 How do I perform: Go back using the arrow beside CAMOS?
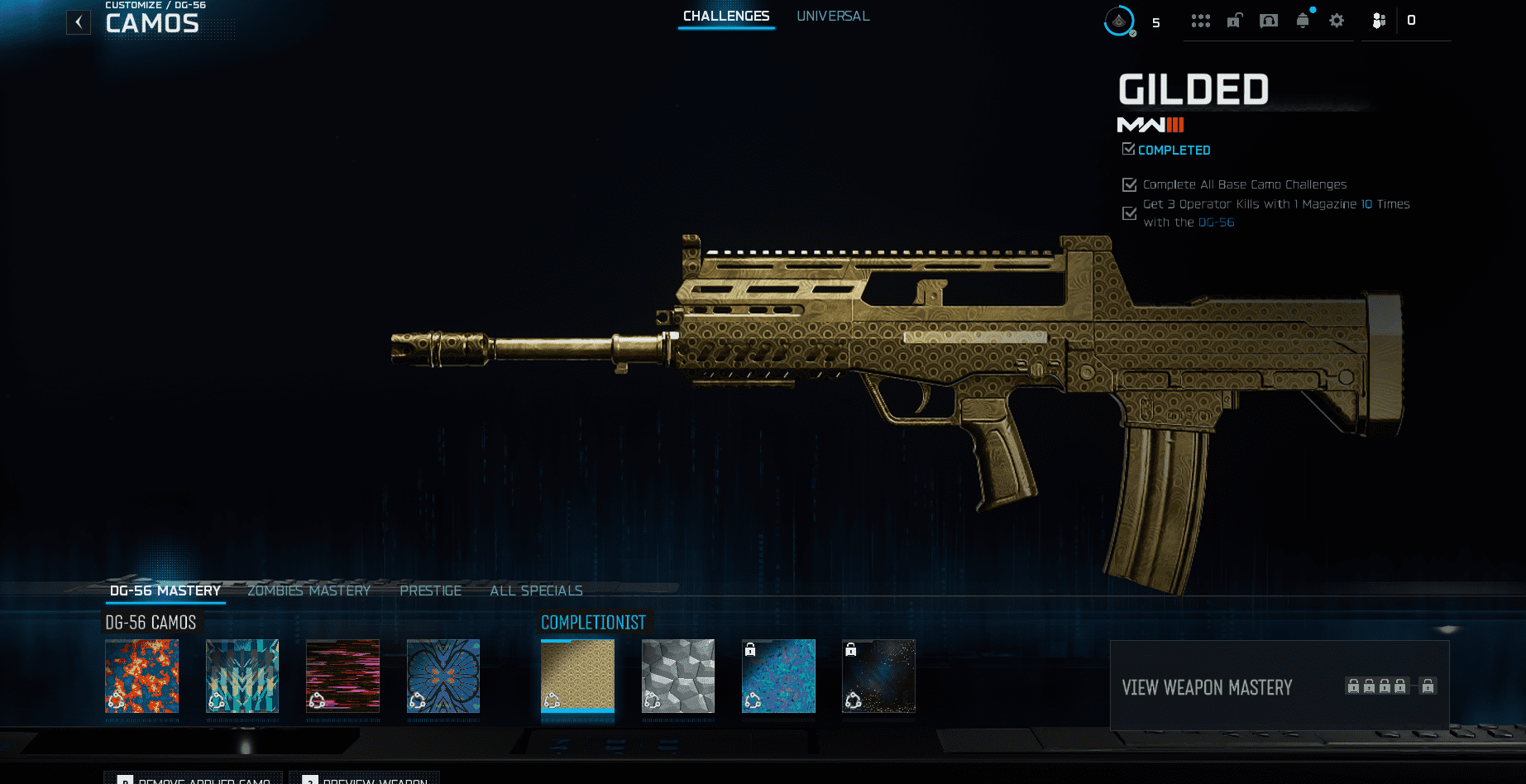point(79,22)
